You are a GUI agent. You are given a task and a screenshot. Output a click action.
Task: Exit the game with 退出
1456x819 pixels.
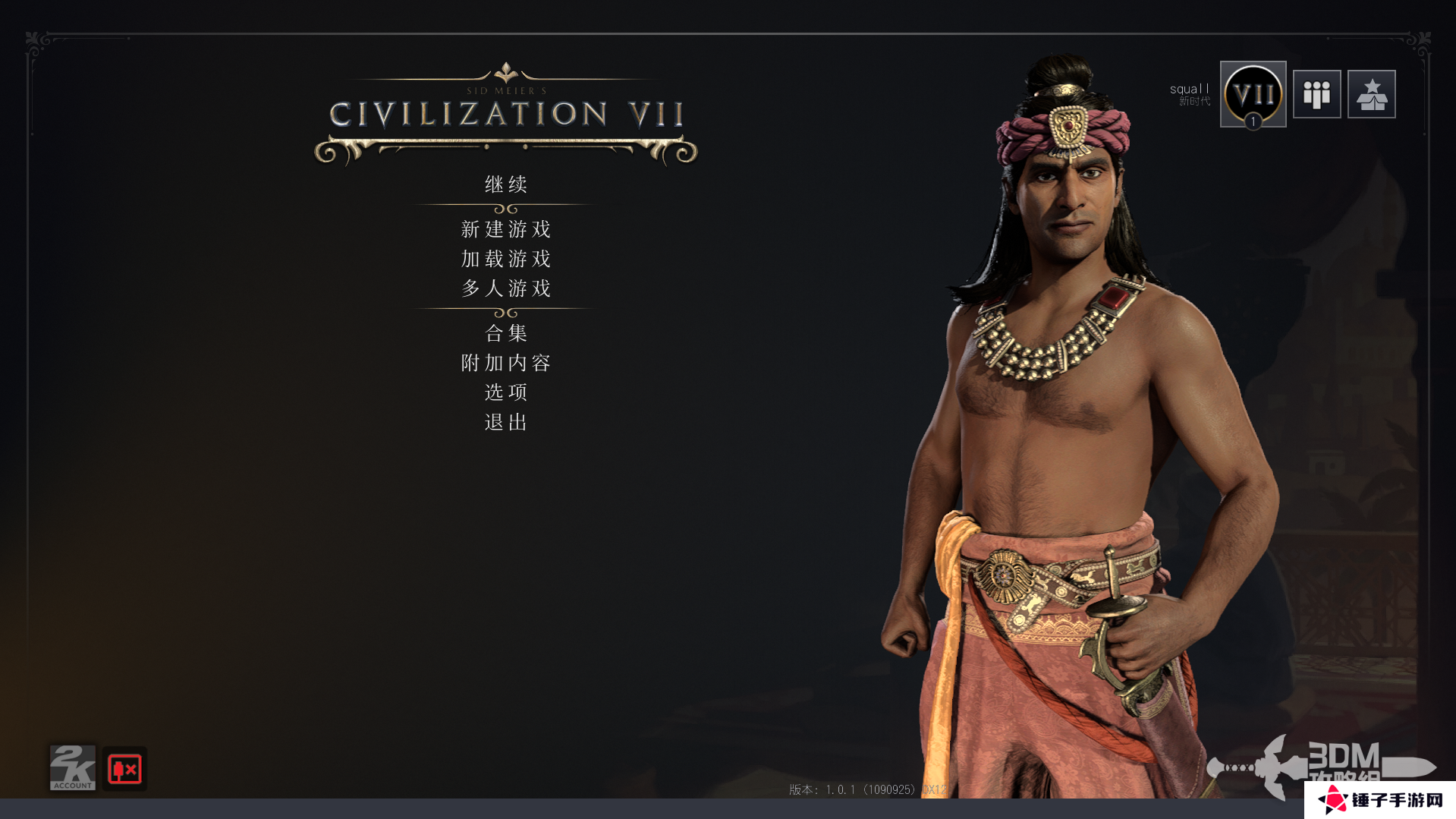(506, 422)
